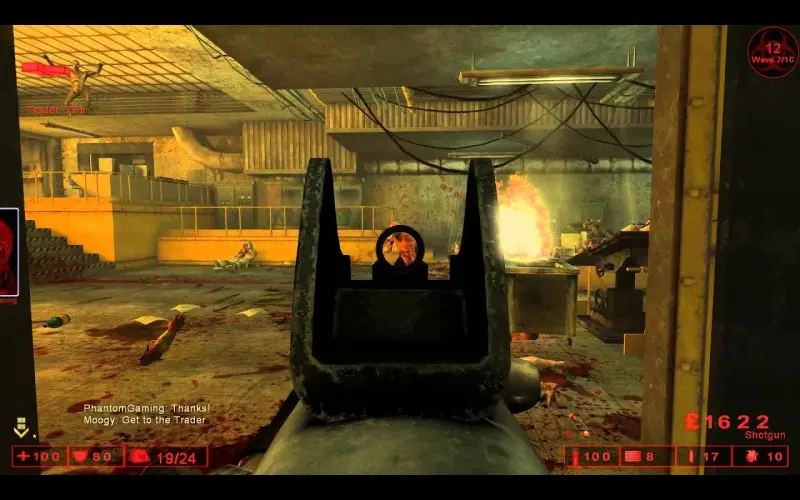800x500 pixels.
Task: Select the red teammate portrait
Action: click(8, 251)
